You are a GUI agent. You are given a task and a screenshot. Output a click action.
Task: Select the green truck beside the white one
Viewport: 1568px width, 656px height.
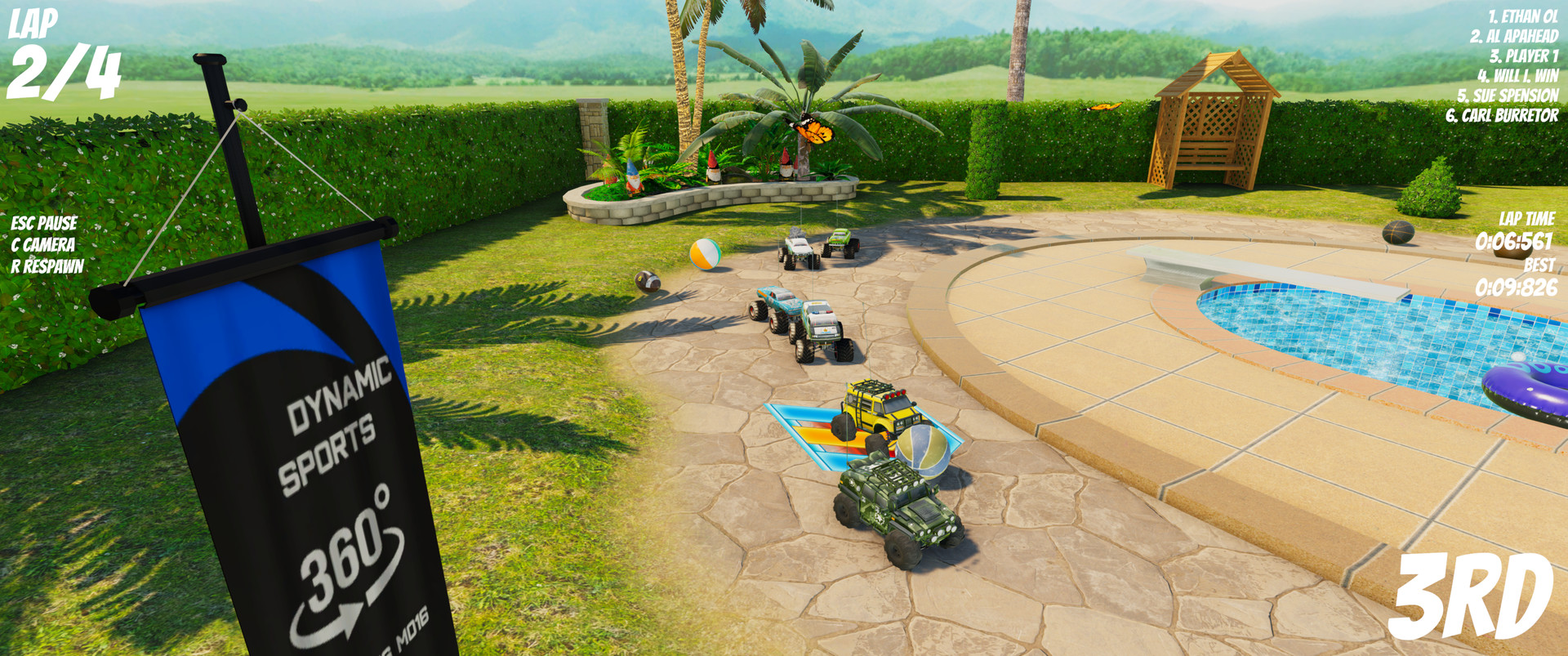841,243
